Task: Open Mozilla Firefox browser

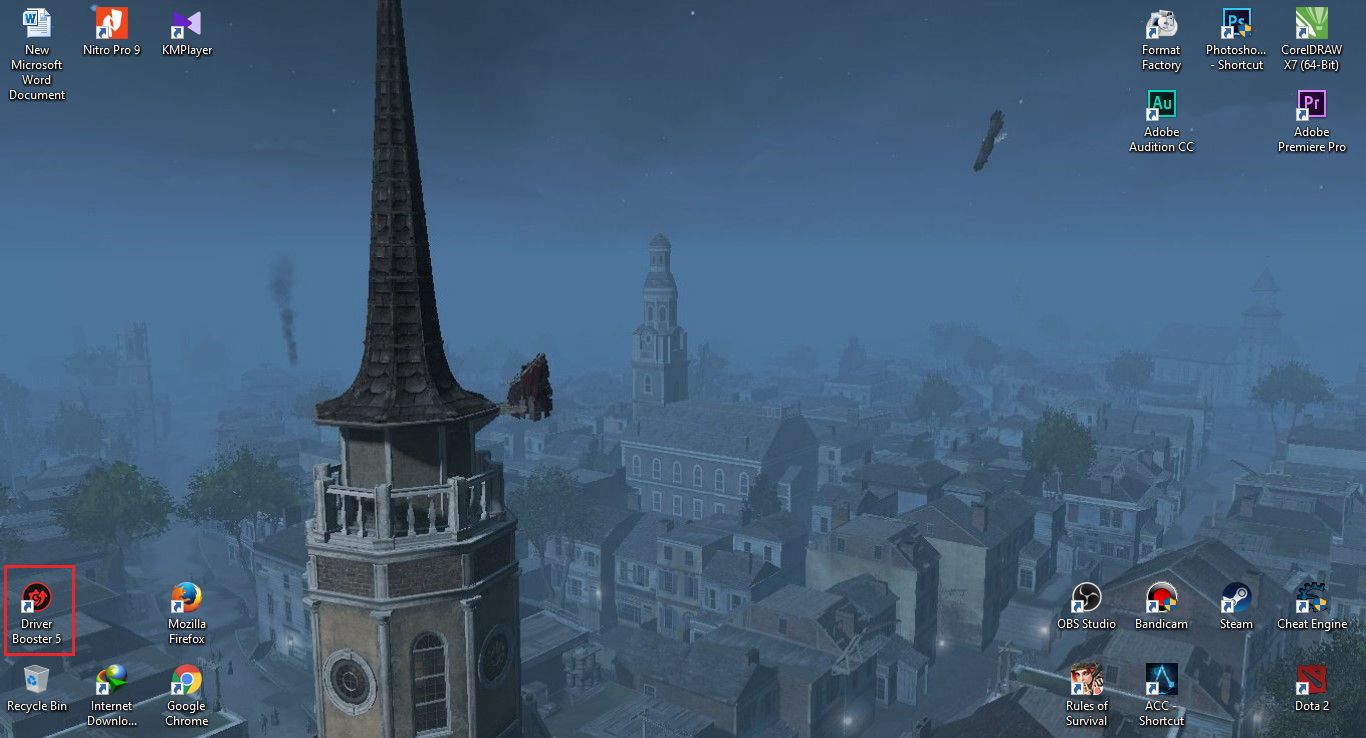Action: click(x=186, y=596)
